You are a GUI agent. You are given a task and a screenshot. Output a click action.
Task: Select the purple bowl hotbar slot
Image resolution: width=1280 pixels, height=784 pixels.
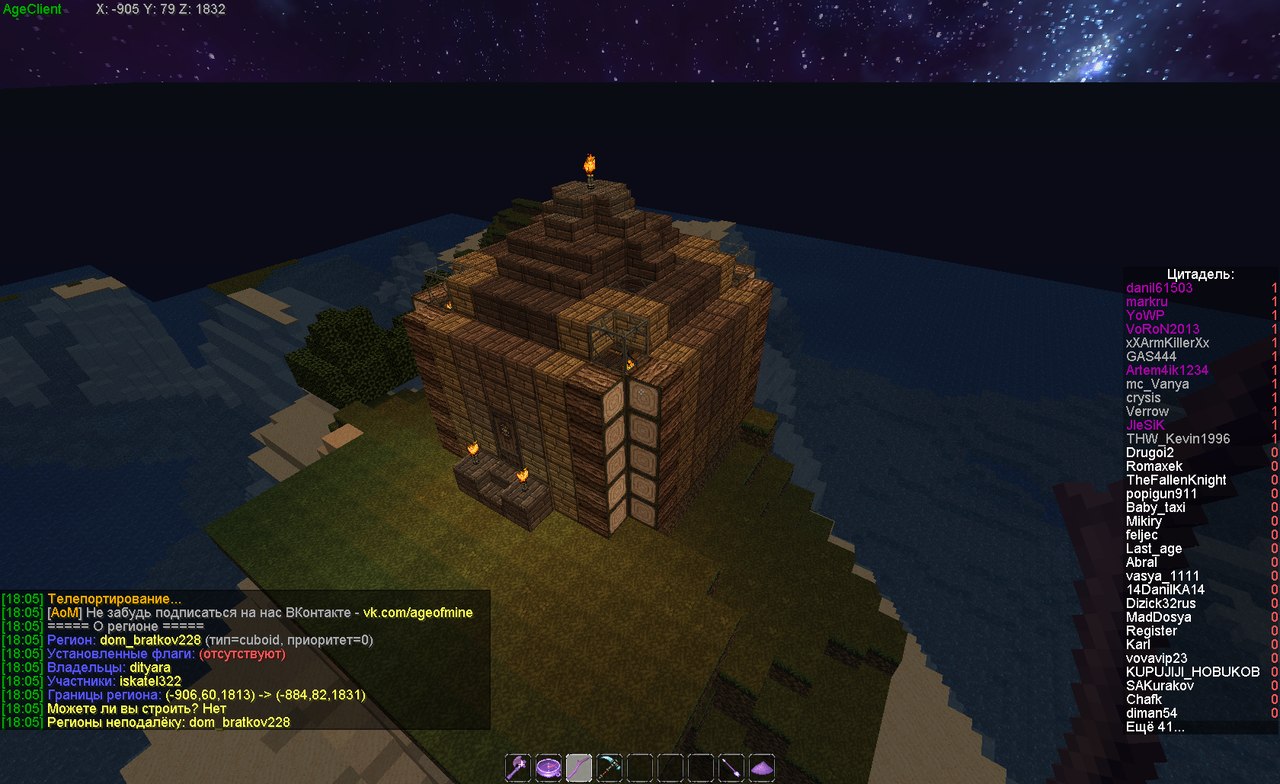549,767
